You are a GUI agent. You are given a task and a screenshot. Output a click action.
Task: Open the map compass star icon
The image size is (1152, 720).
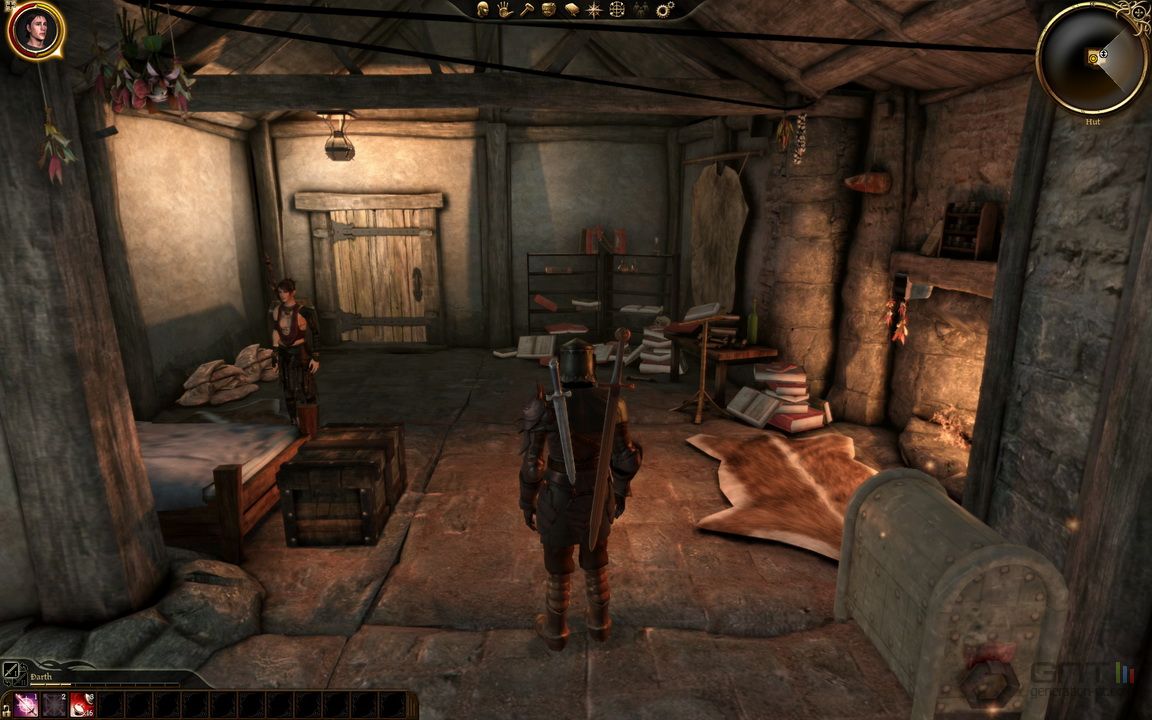594,9
